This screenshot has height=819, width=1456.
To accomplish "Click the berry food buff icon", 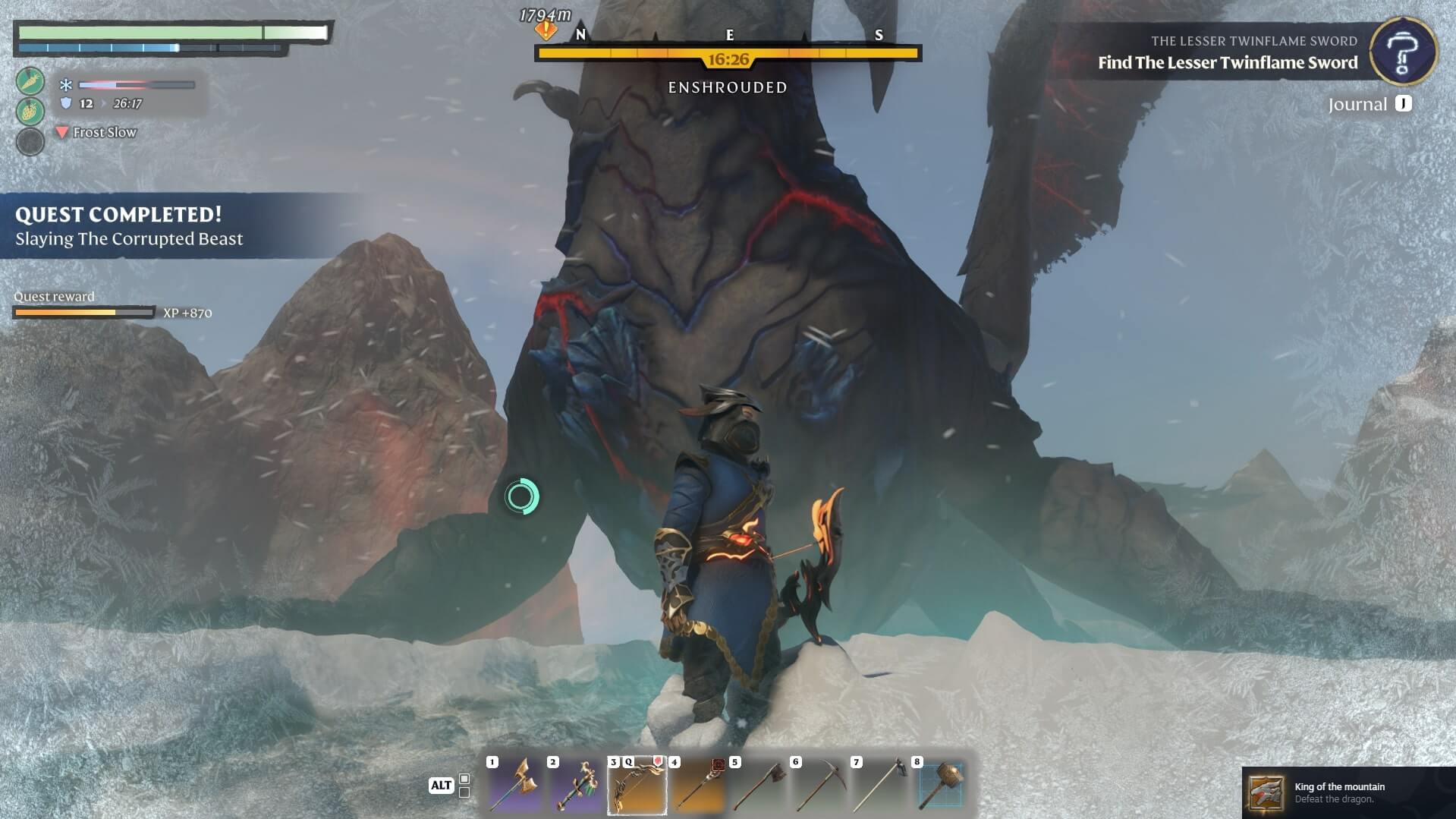I will click(30, 112).
